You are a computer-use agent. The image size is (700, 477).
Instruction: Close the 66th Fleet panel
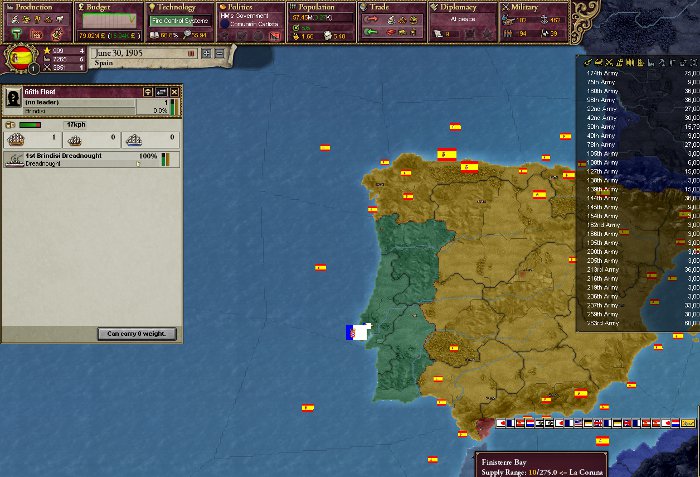click(x=173, y=91)
